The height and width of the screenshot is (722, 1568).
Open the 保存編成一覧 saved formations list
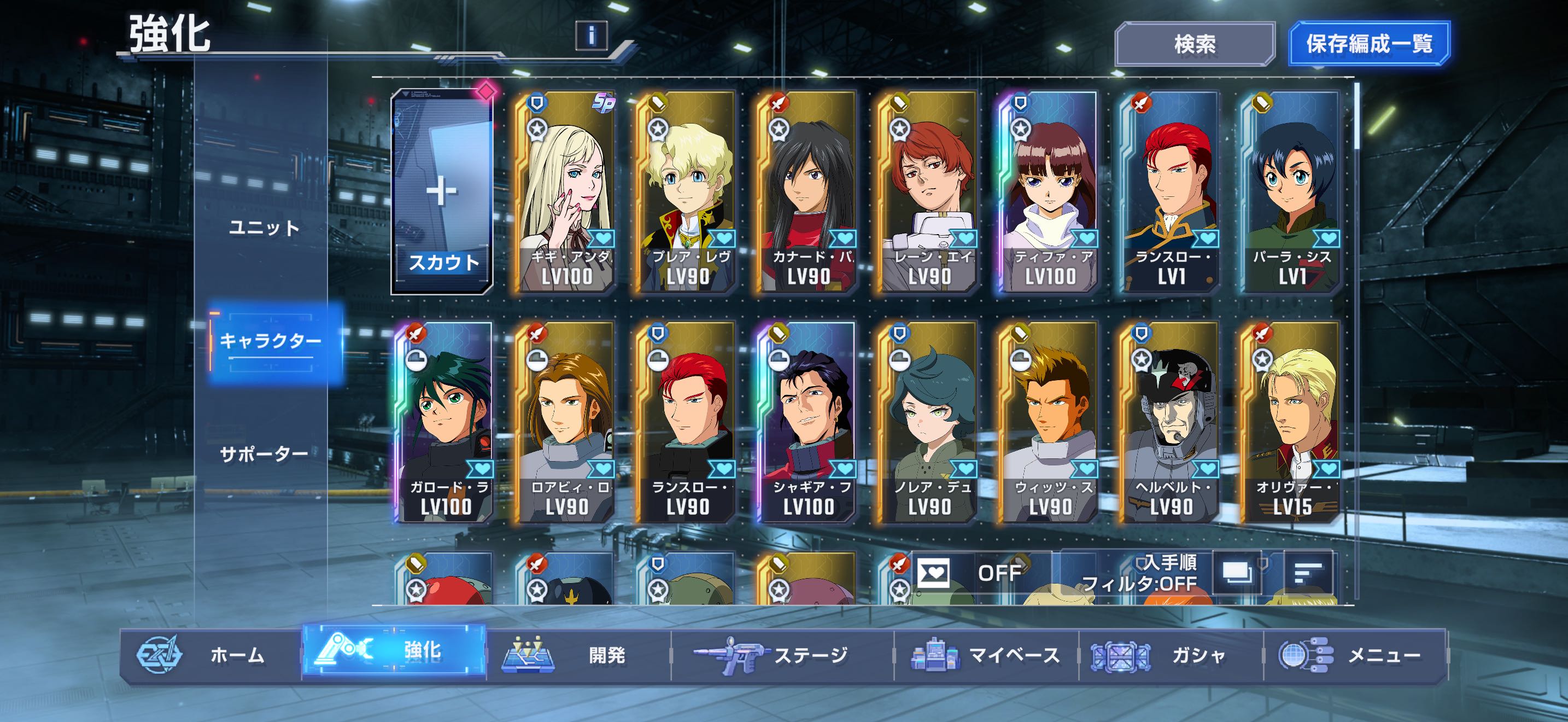pos(1369,44)
